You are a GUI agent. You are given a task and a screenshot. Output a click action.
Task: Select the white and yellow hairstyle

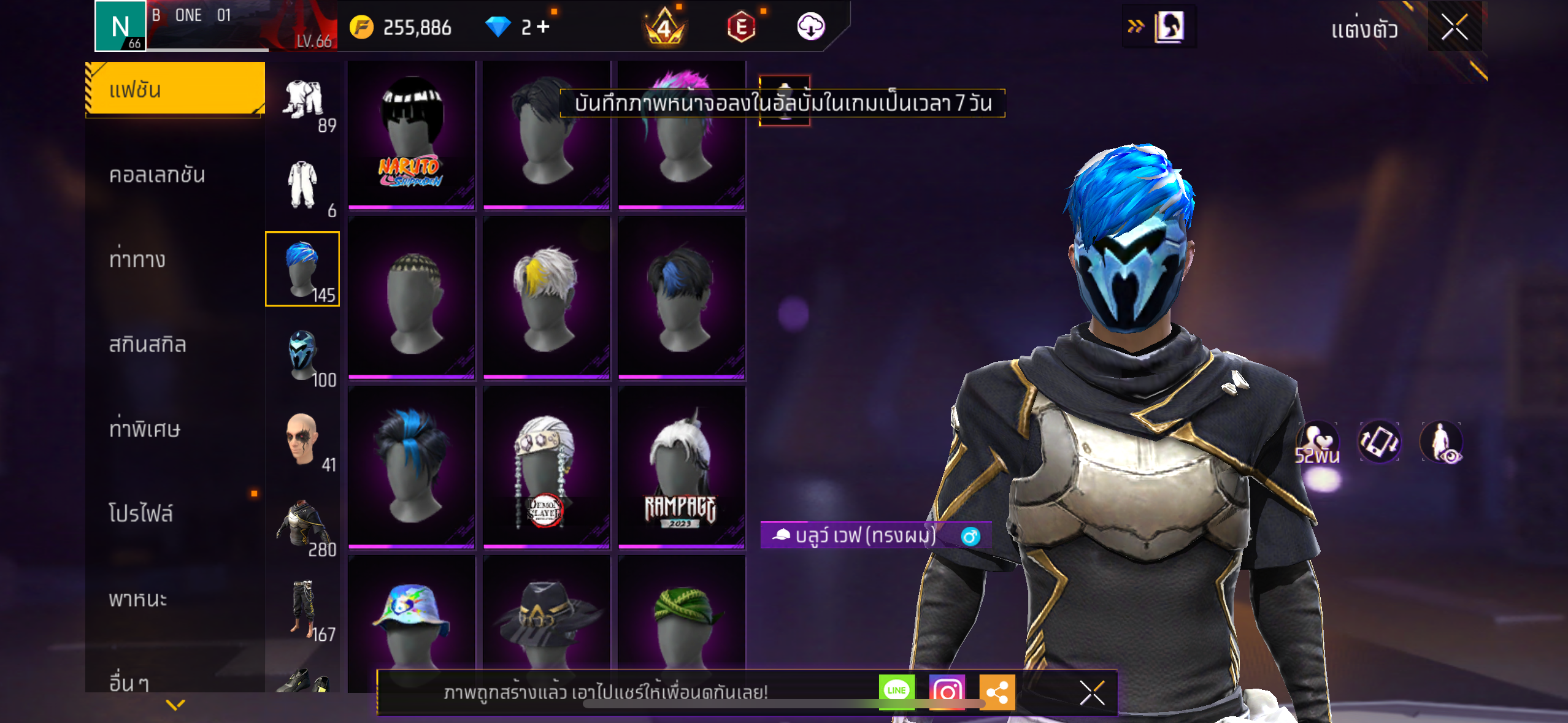click(546, 297)
